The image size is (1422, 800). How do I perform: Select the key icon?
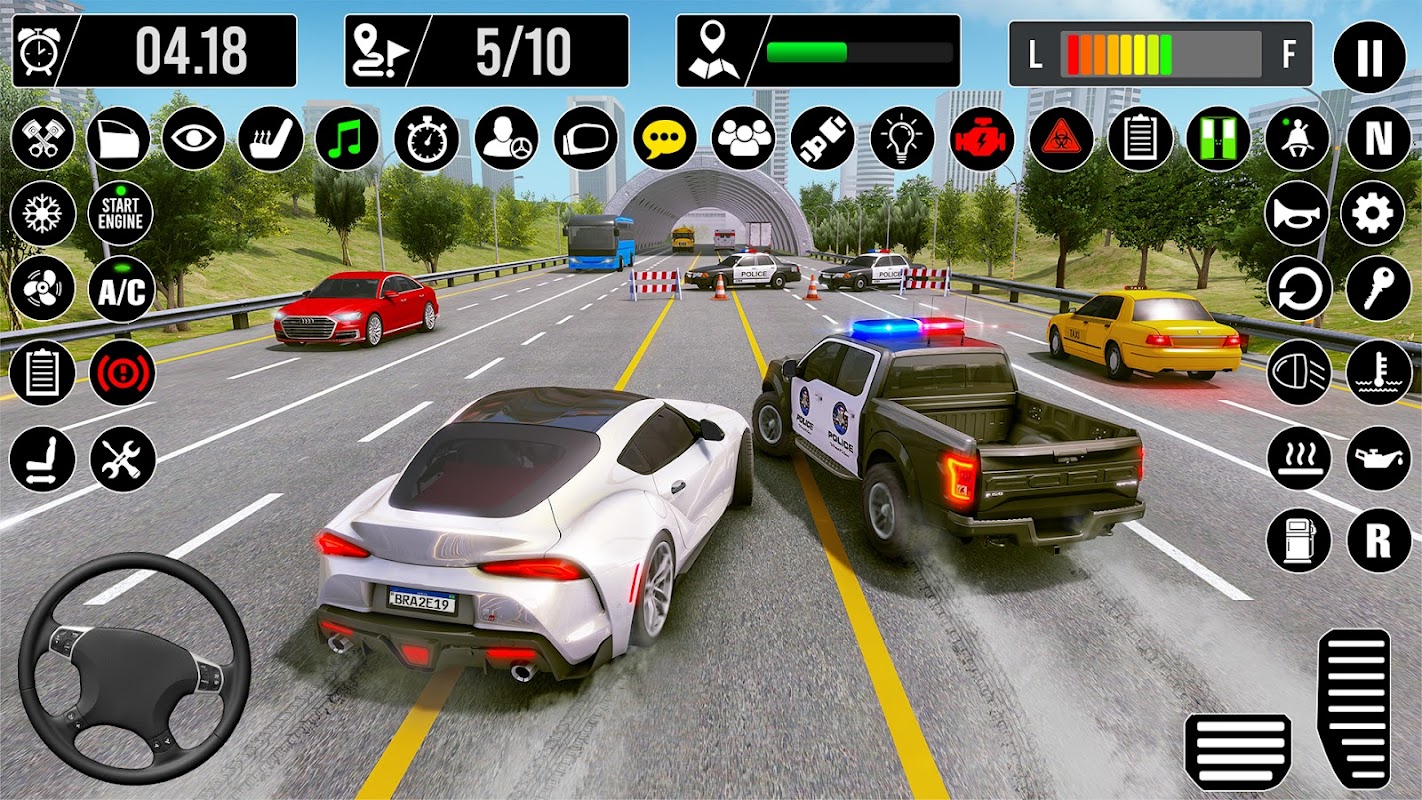1378,290
